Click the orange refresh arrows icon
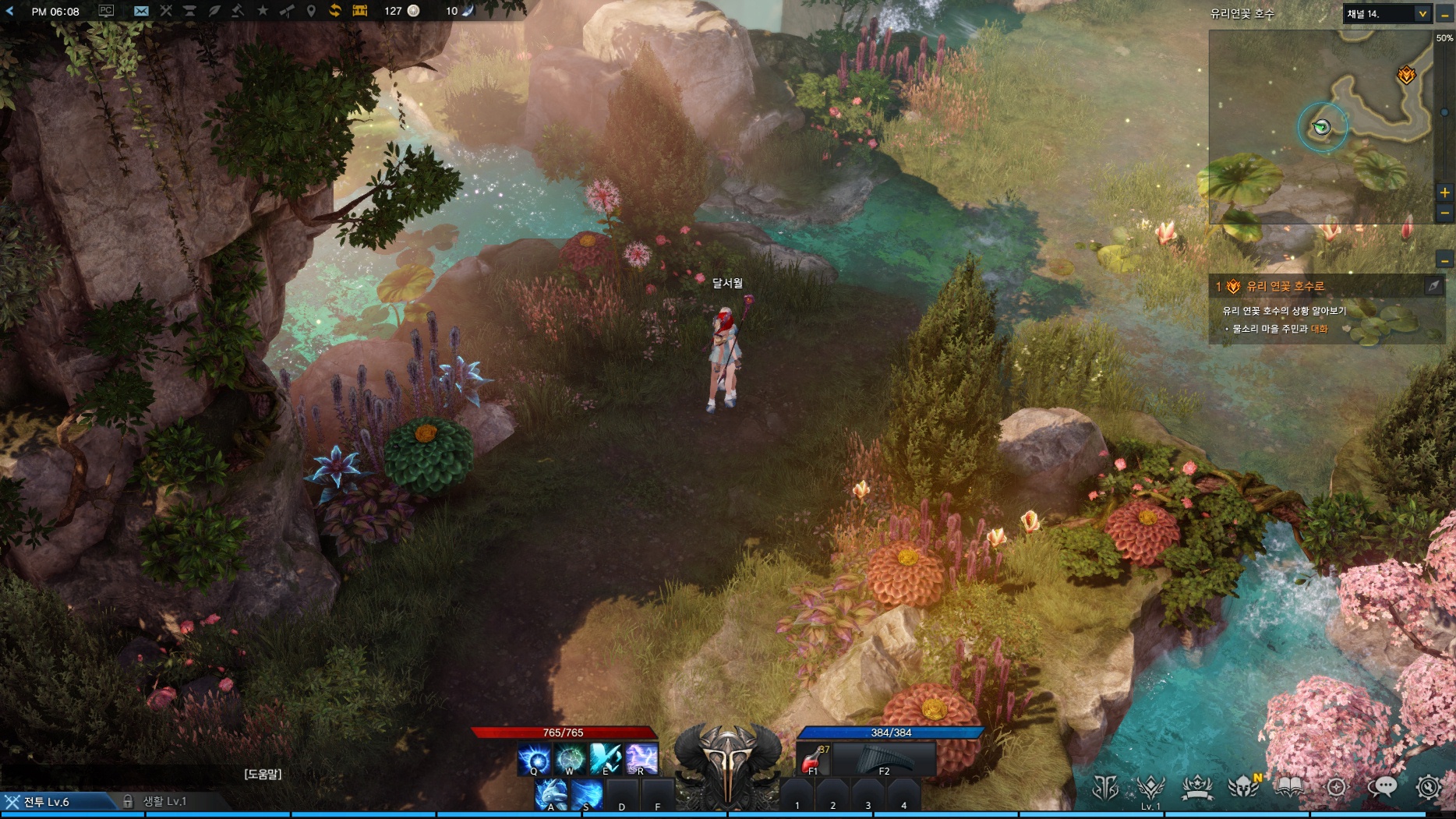Viewport: 1456px width, 819px height. [x=335, y=11]
